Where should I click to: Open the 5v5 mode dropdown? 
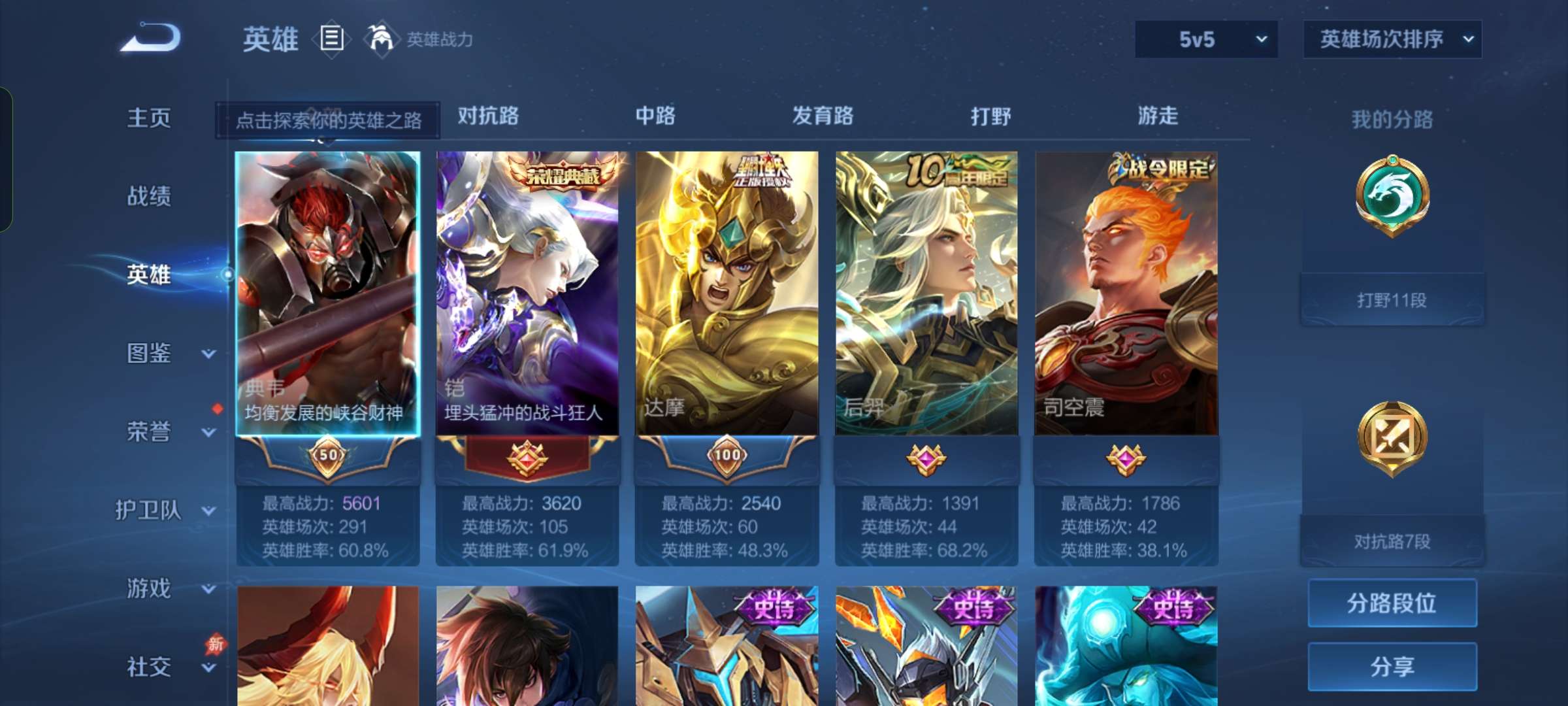pos(1205,39)
